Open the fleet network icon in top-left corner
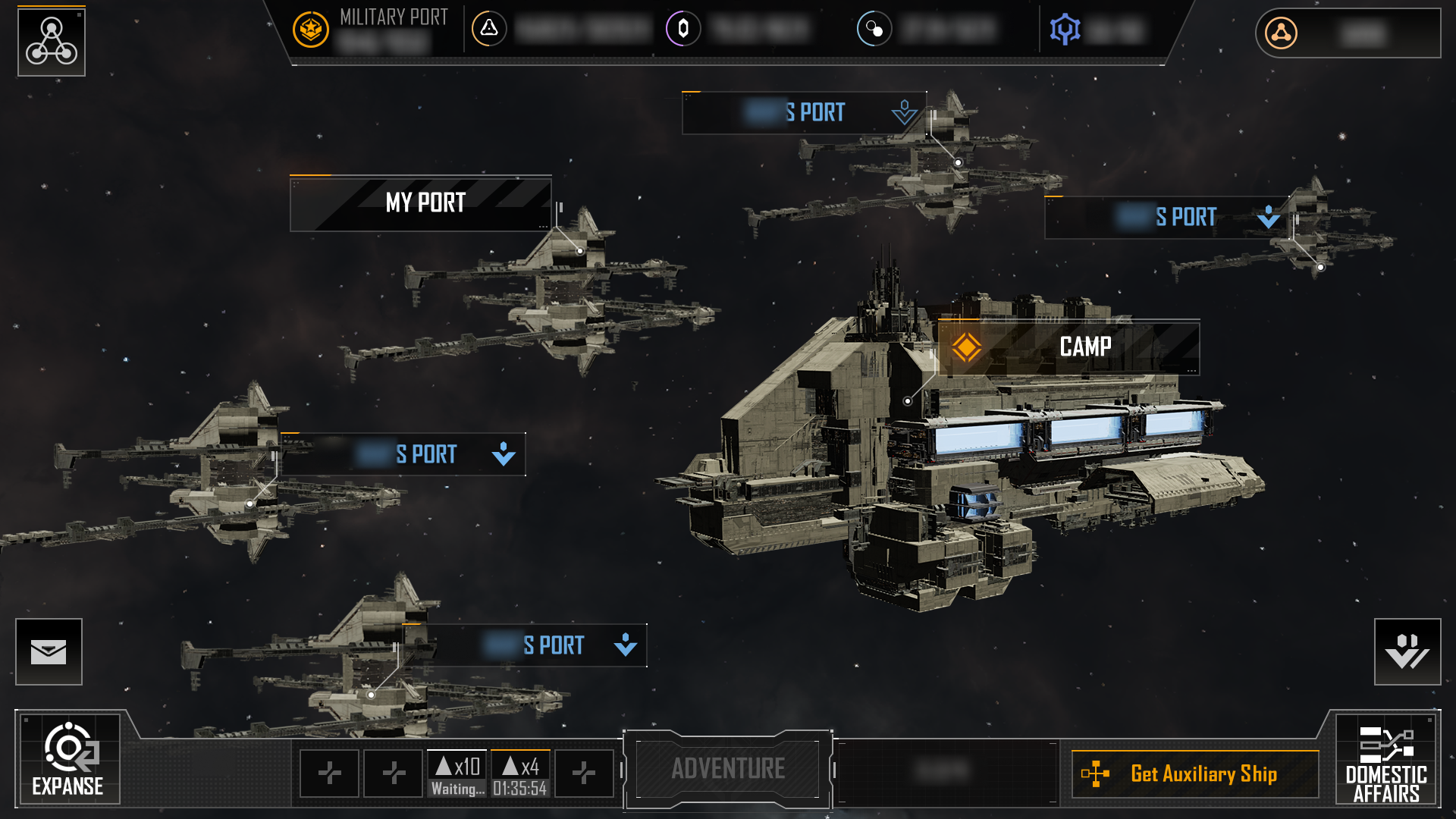1456x819 pixels. 51,42
